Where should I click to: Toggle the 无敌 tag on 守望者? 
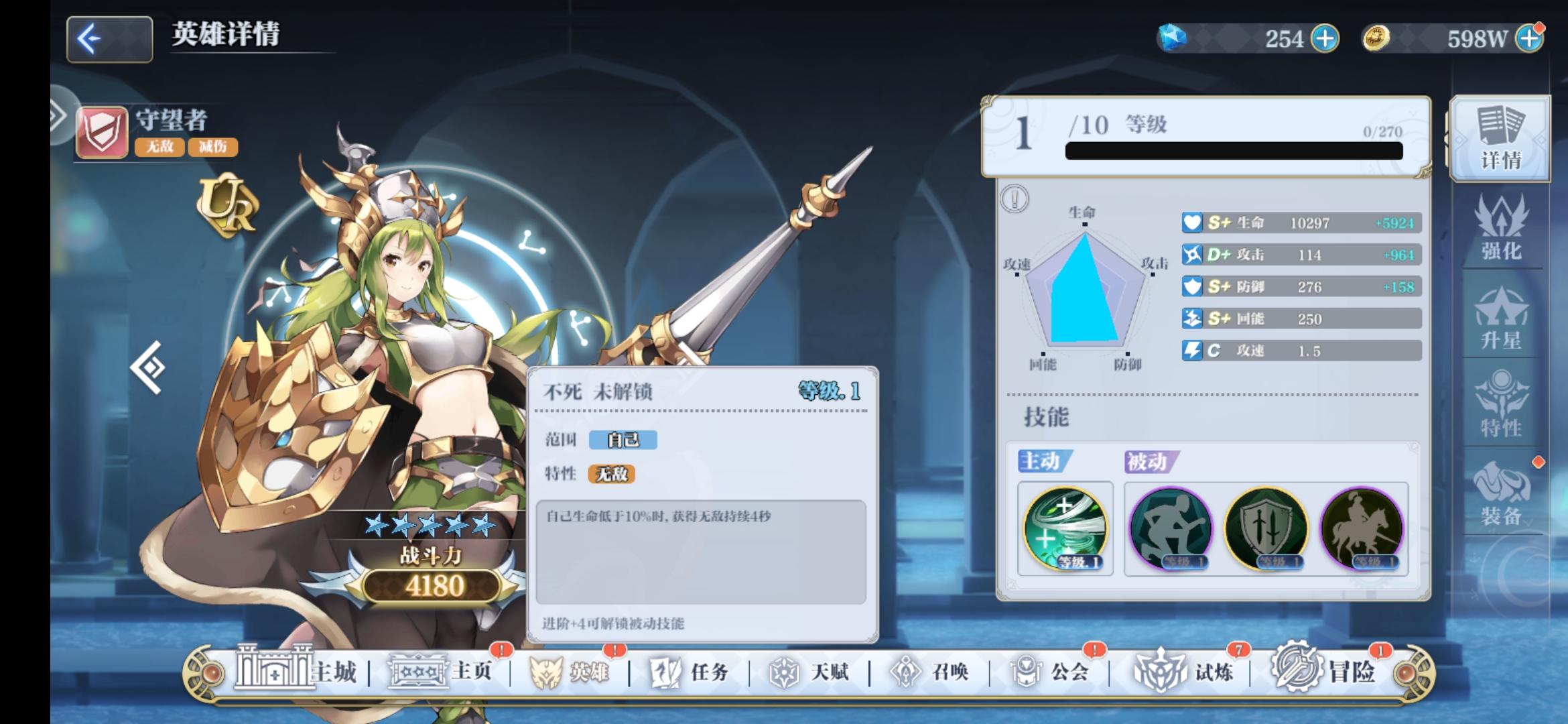pos(161,148)
